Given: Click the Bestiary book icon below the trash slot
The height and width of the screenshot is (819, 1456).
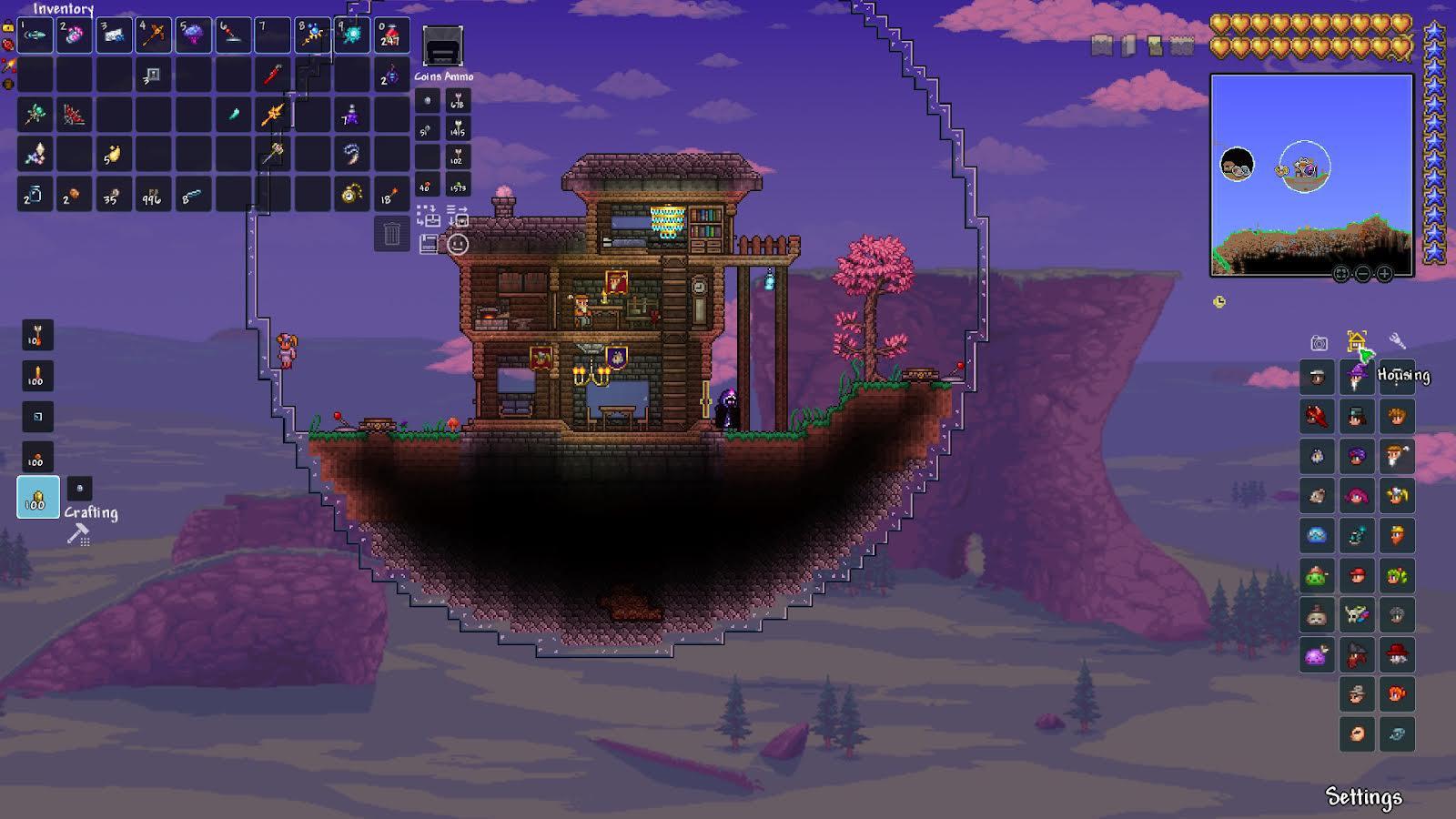Looking at the screenshot, I should tap(429, 243).
